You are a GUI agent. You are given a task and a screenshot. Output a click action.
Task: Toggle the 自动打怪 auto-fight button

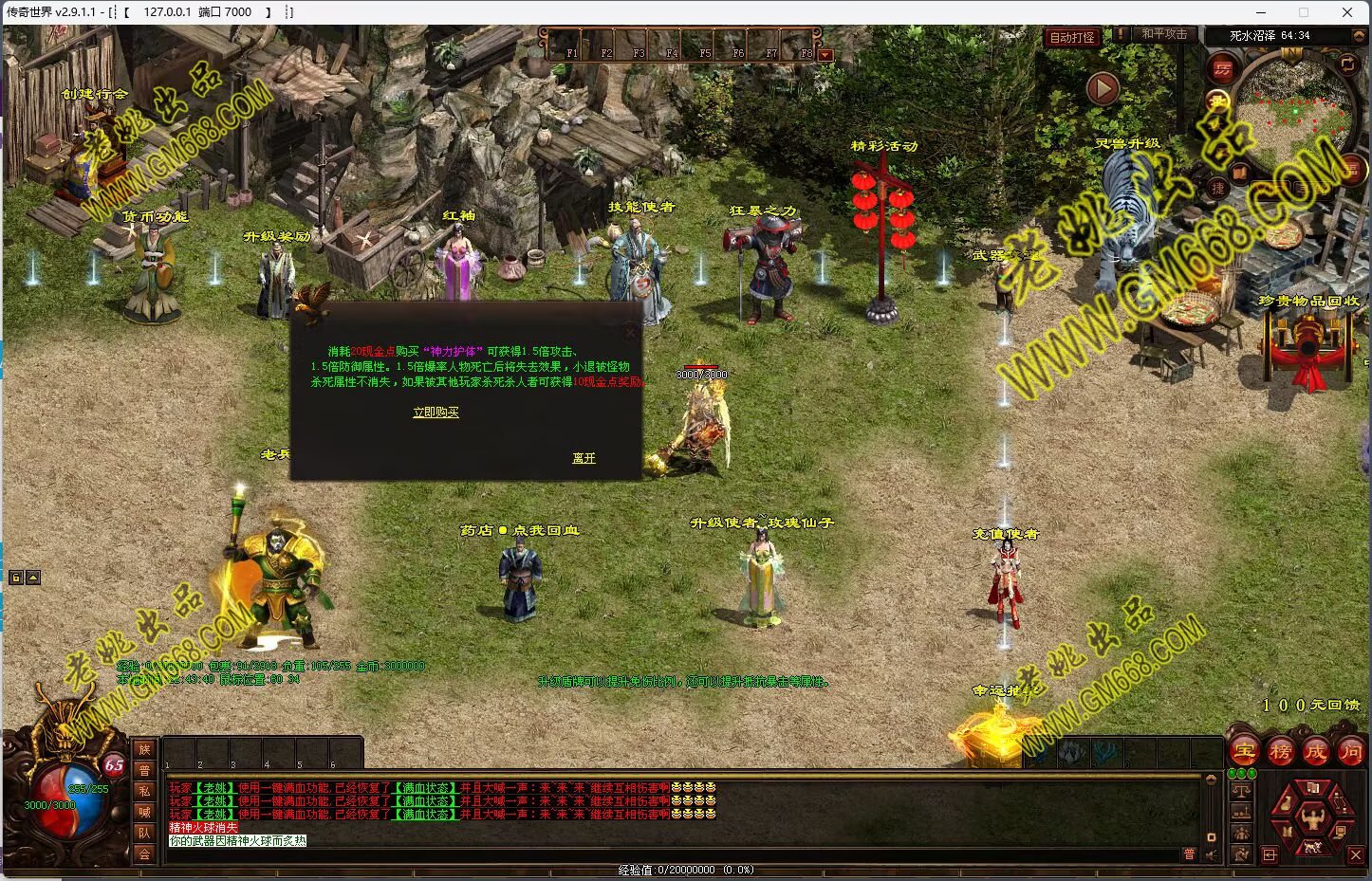point(1072,38)
